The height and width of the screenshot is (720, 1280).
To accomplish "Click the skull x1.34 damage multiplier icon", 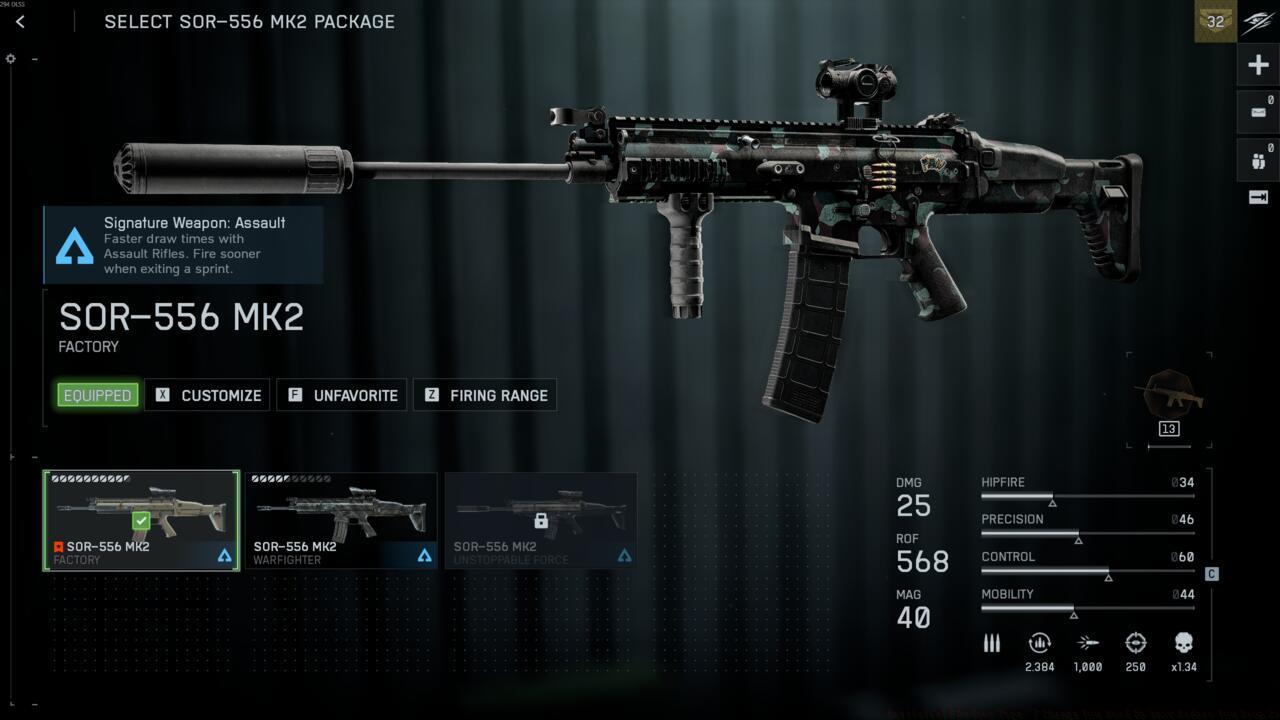I will (x=1184, y=643).
